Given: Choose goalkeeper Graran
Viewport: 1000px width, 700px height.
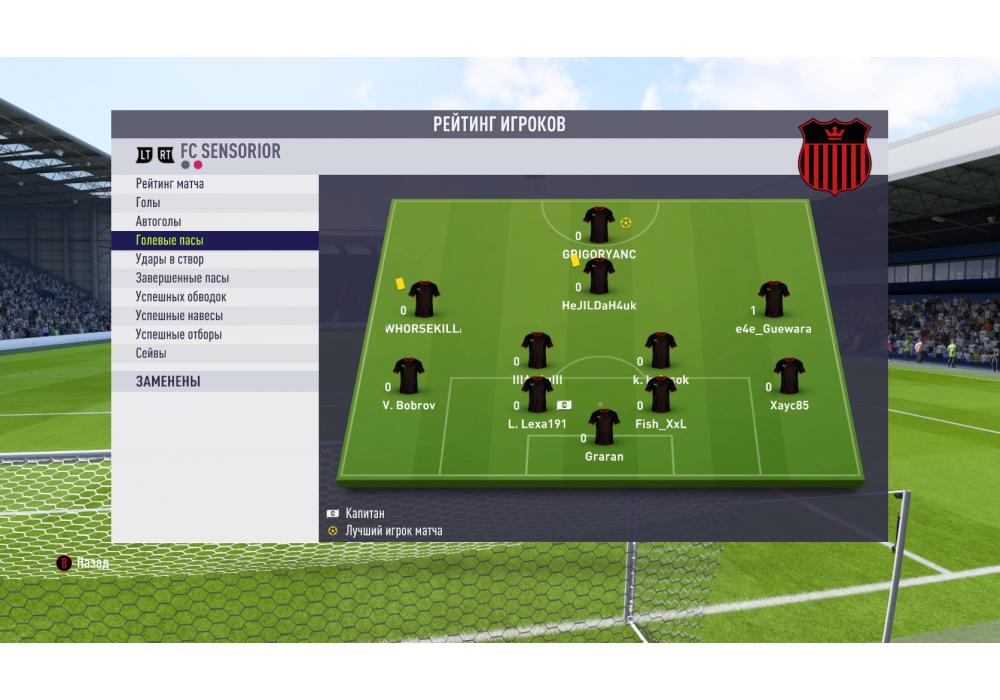Looking at the screenshot, I should 604,428.
